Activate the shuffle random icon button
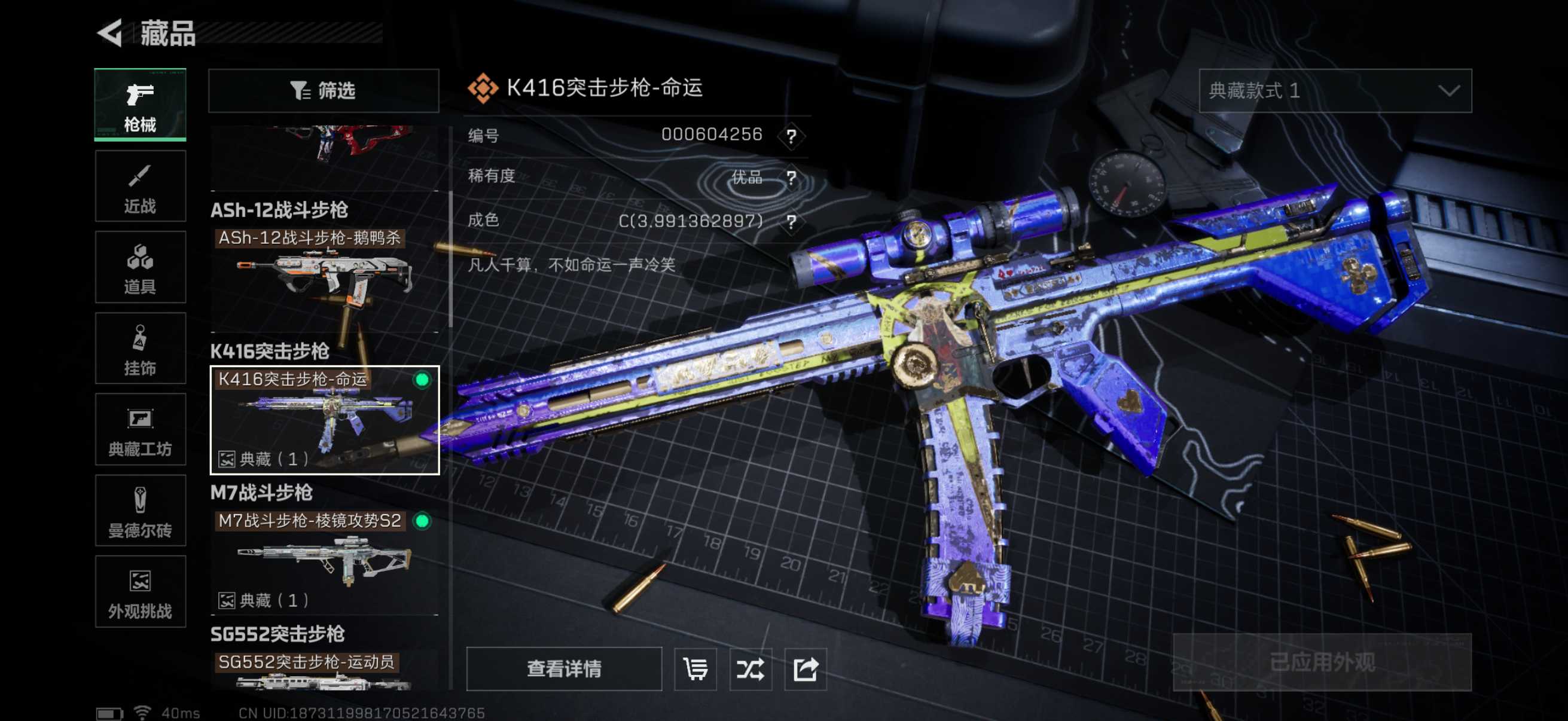Screen dimensions: 1568x721 pyautogui.click(x=750, y=668)
